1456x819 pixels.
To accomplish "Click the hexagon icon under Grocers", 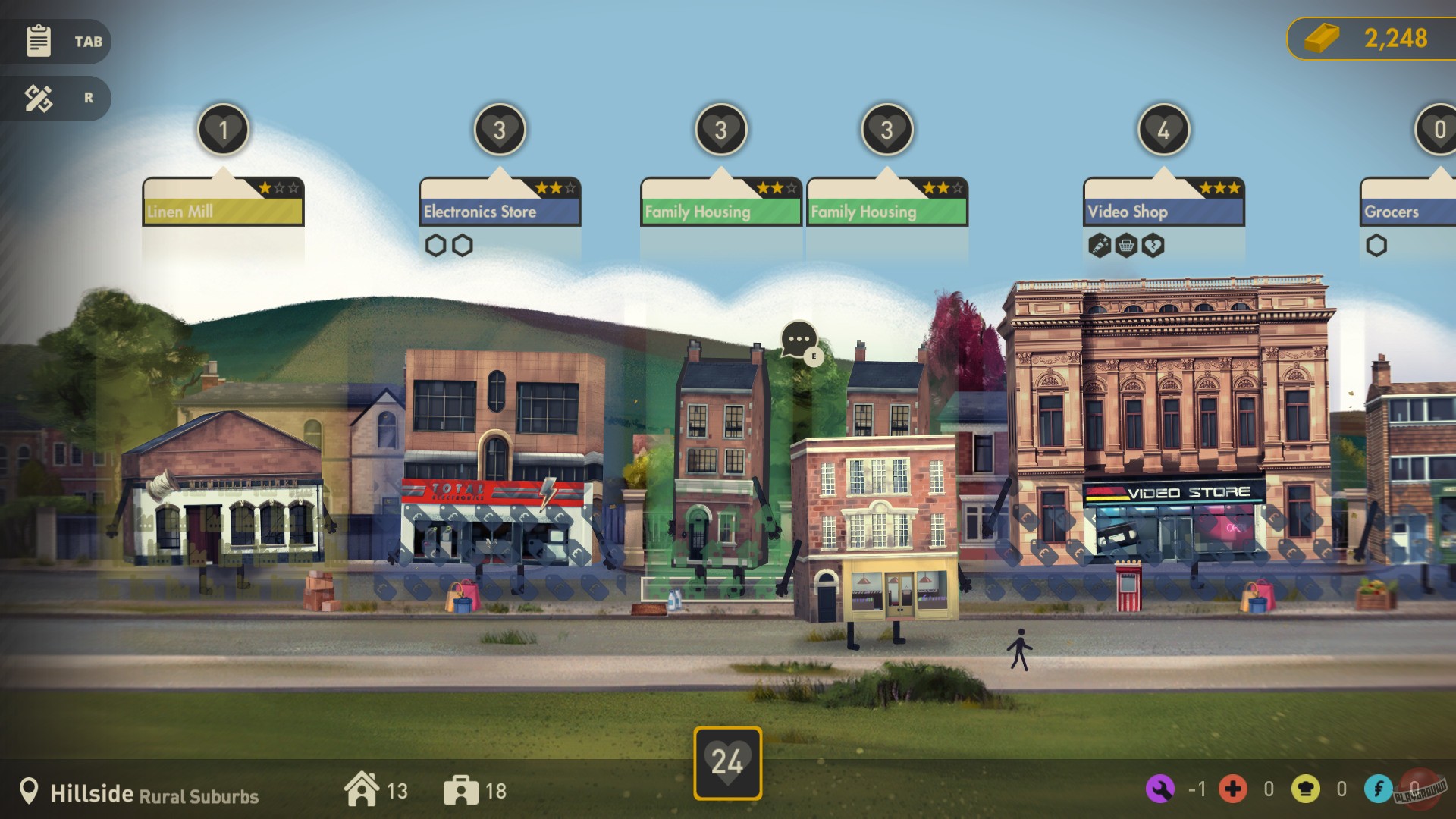I will pyautogui.click(x=1376, y=245).
